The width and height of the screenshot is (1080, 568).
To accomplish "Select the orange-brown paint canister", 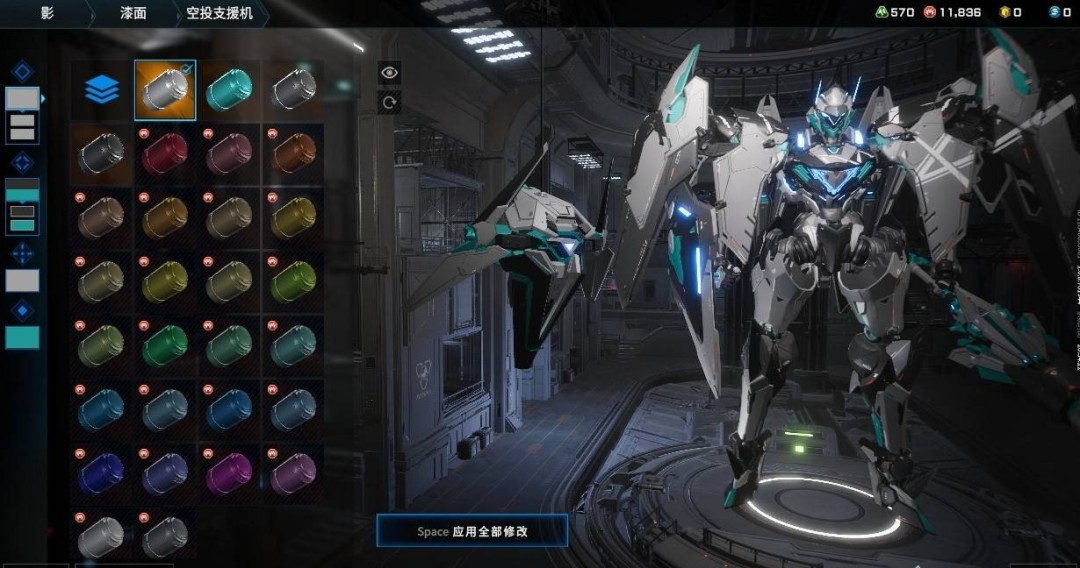I will tap(293, 154).
